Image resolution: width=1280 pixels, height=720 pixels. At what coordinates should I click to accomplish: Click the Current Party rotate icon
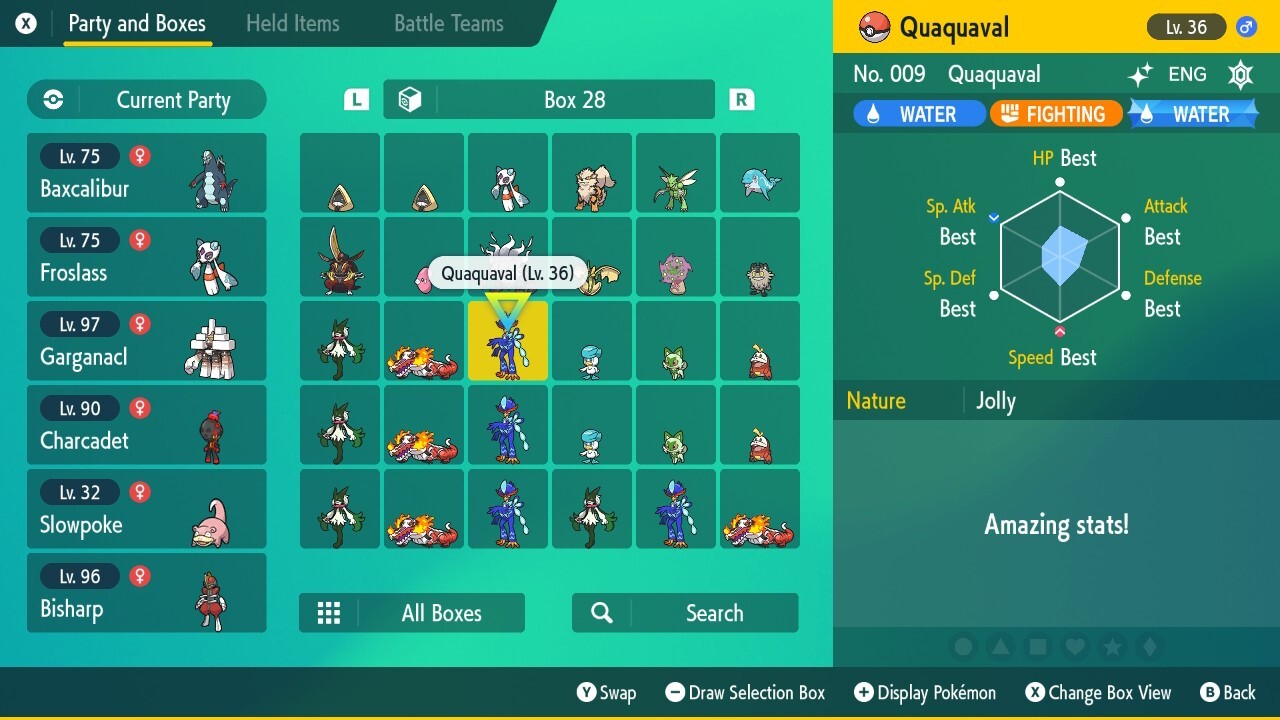click(x=51, y=99)
